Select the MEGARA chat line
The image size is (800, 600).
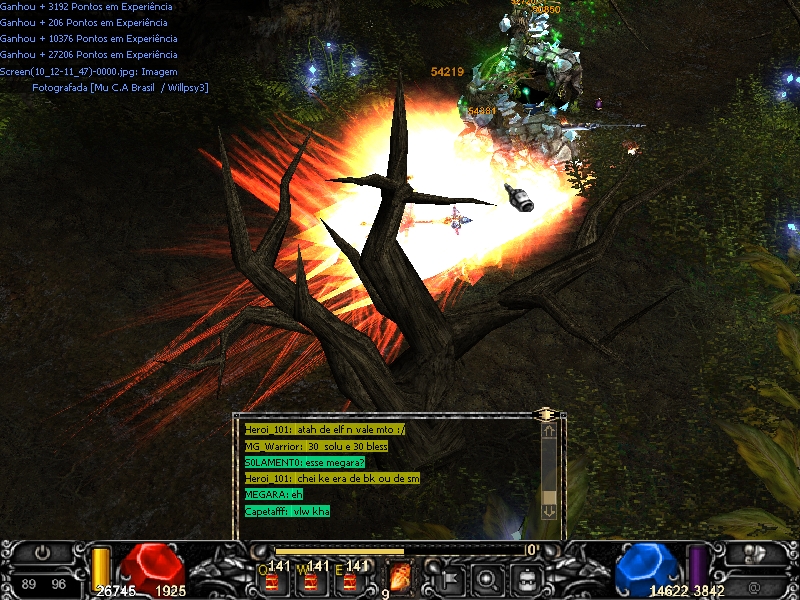[x=274, y=494]
